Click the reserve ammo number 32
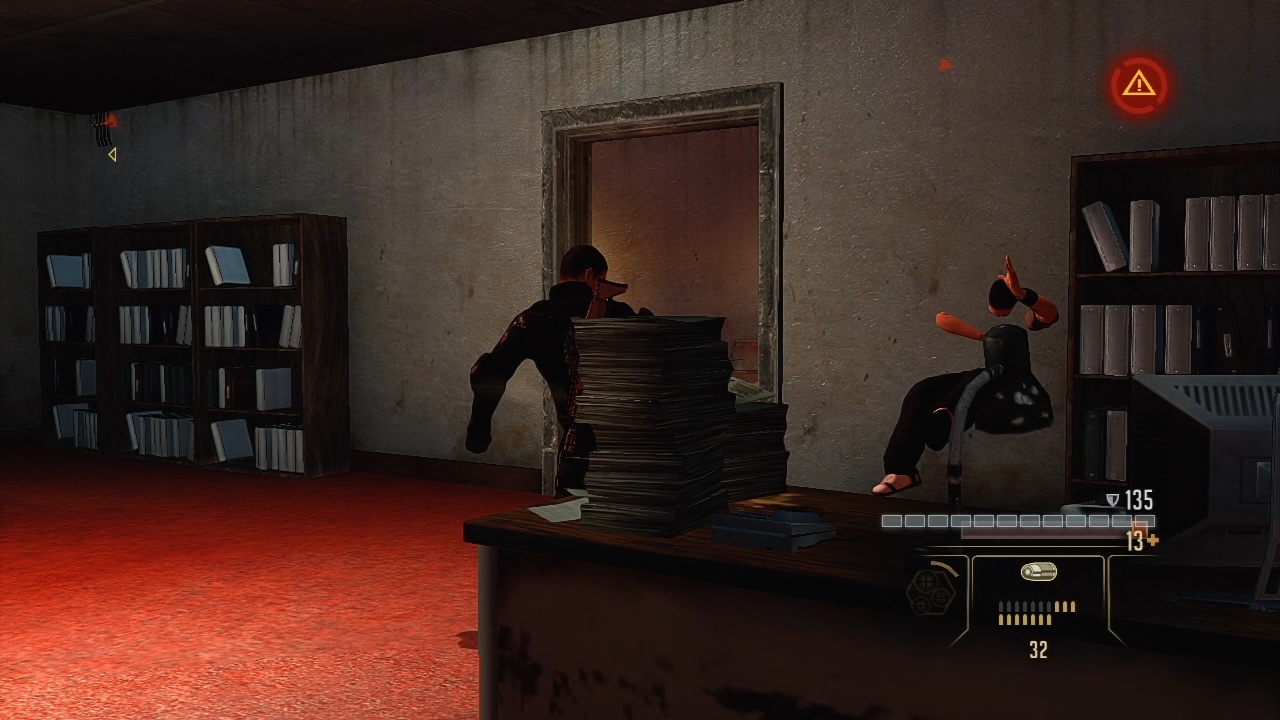The width and height of the screenshot is (1280, 720). (x=1037, y=648)
